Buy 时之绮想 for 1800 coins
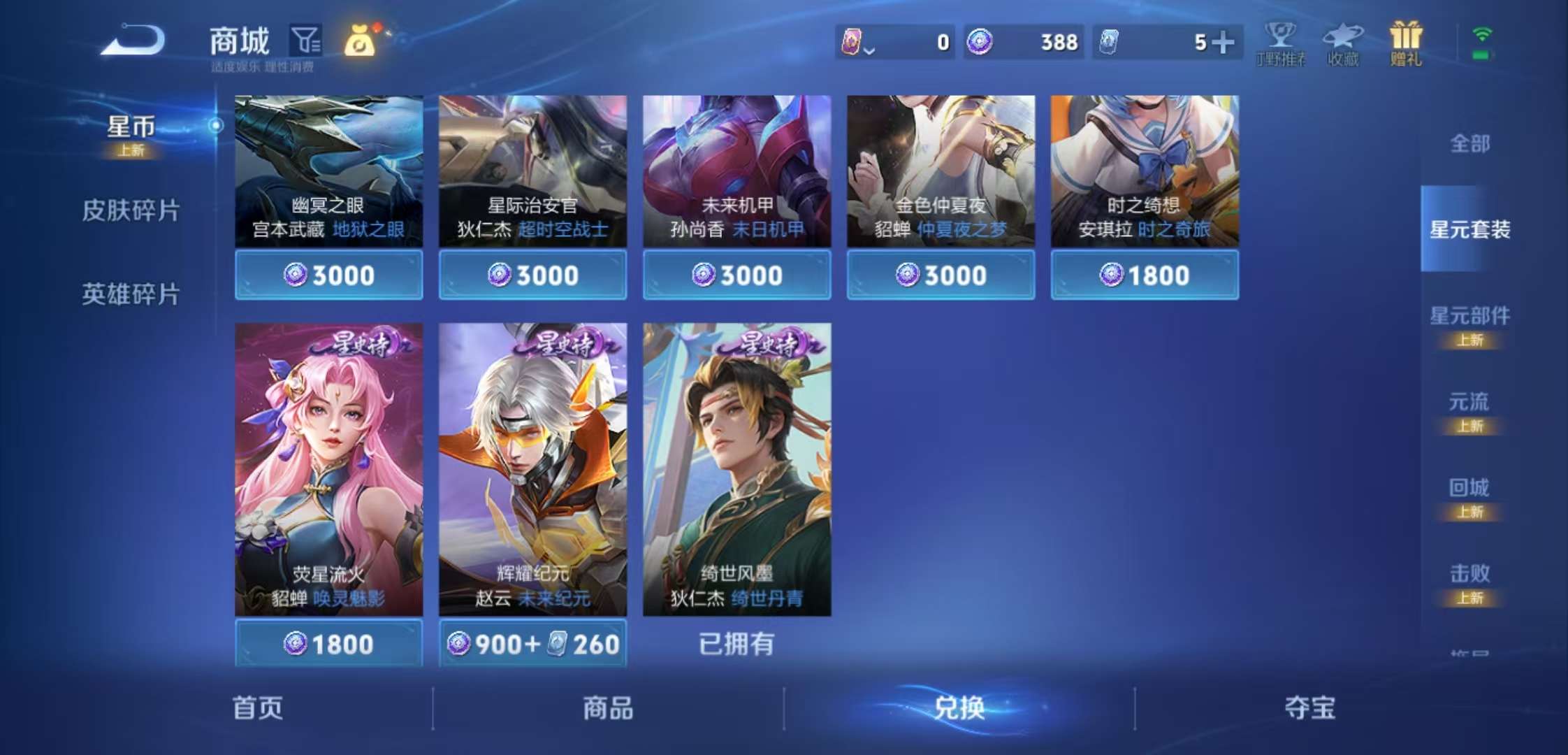The image size is (1568, 755). [1144, 275]
